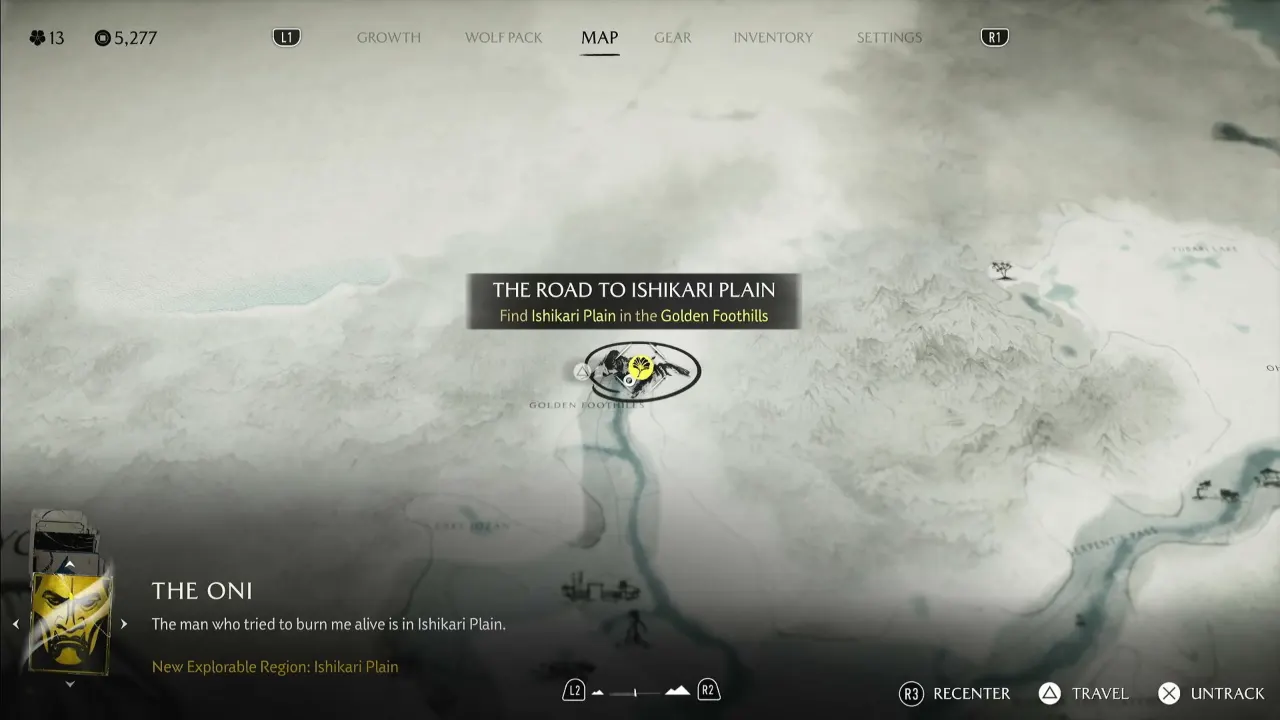The height and width of the screenshot is (720, 1280).
Task: Switch to the Gear tab
Action: coord(672,38)
